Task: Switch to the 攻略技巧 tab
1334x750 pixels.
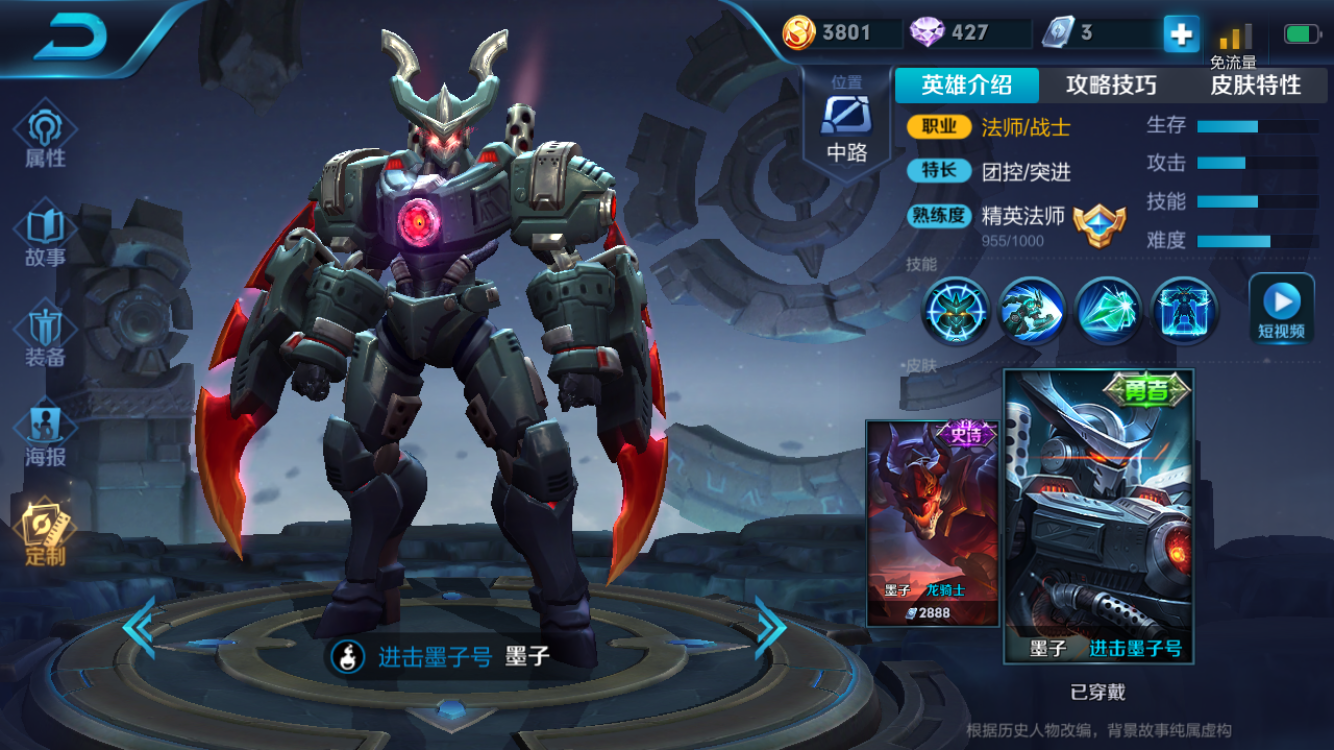Action: click(1111, 85)
